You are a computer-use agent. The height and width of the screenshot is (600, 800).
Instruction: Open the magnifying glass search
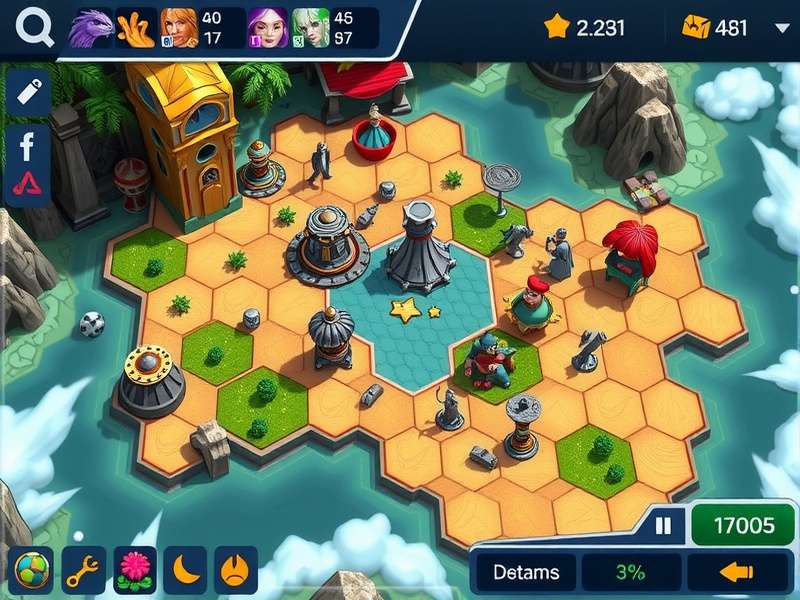click(x=35, y=28)
